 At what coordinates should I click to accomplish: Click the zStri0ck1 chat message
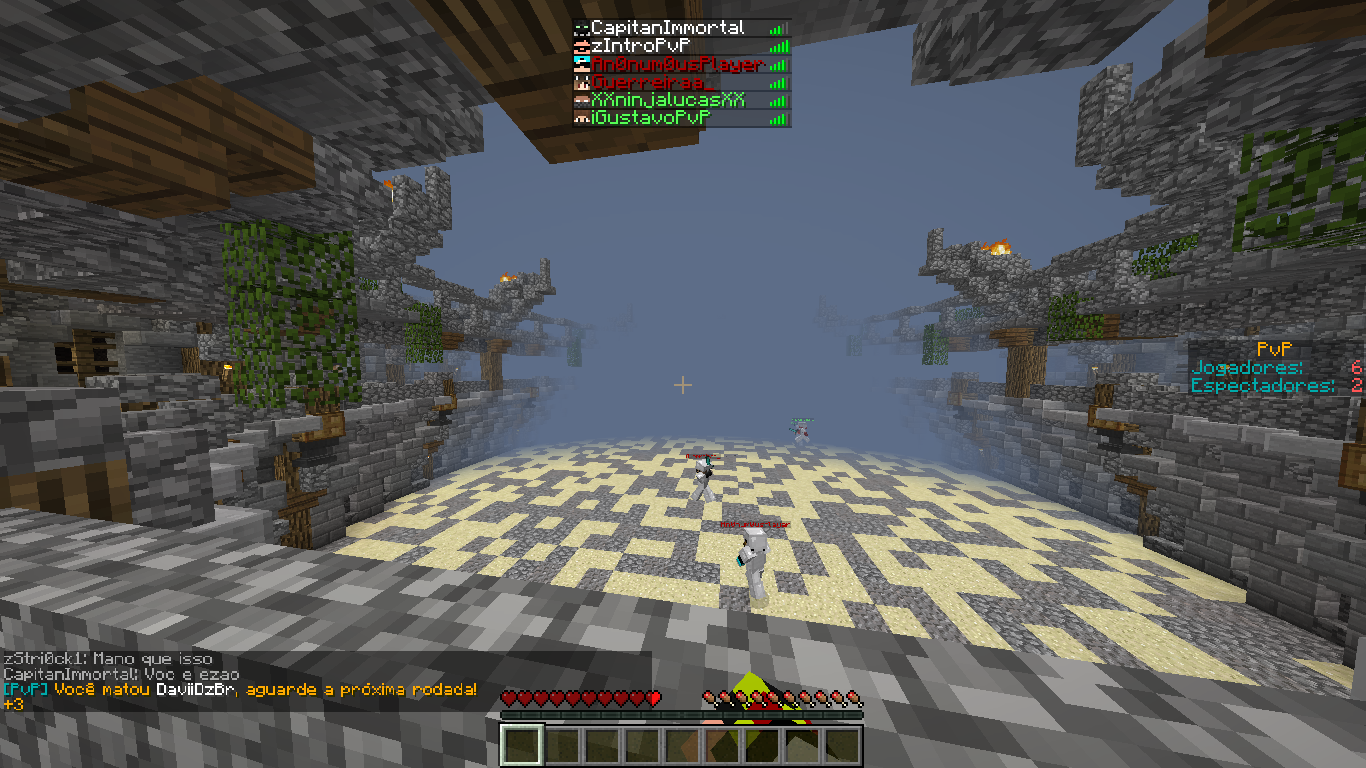[x=108, y=659]
